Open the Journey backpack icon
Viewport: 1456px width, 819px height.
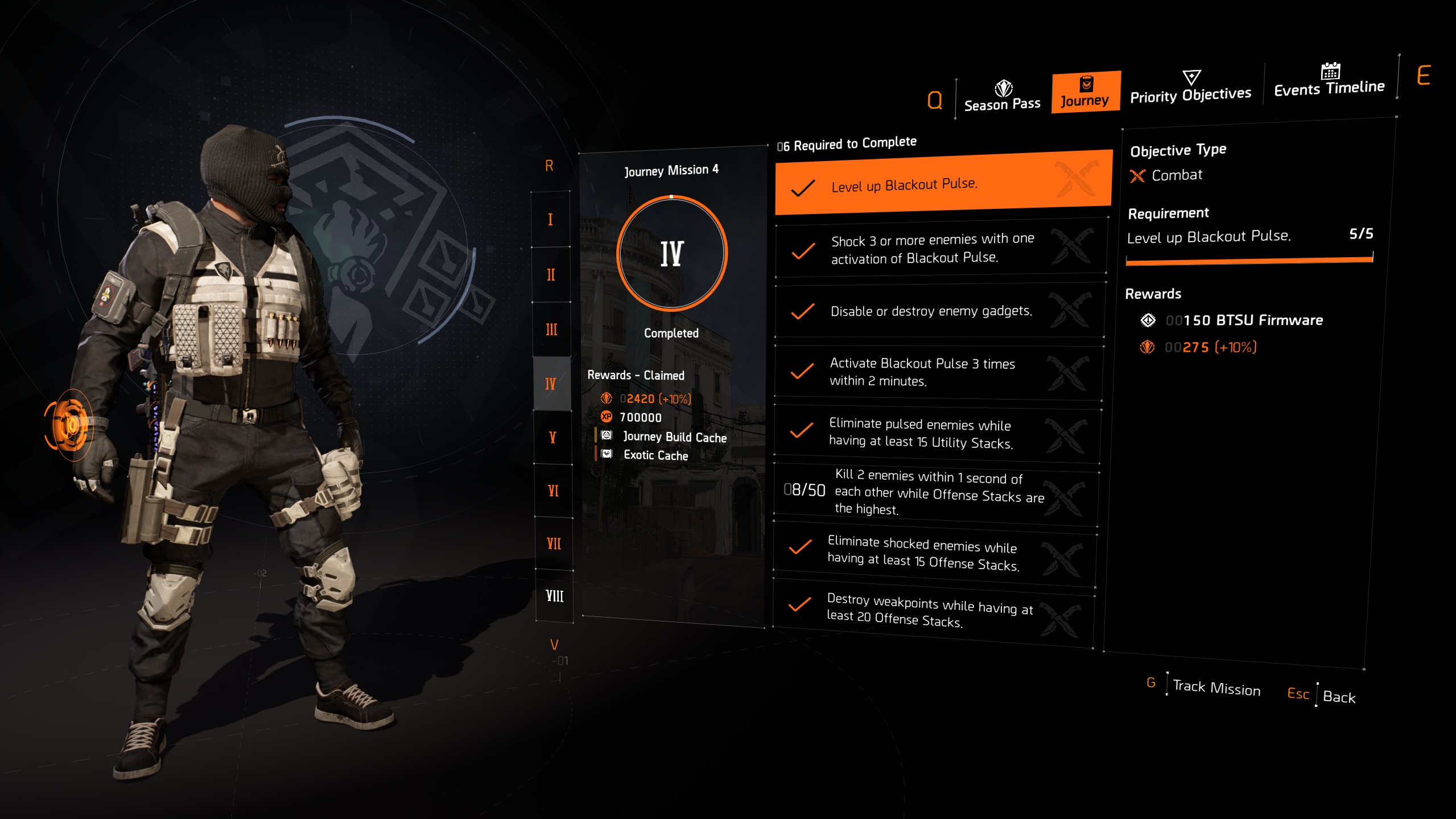coord(1086,83)
